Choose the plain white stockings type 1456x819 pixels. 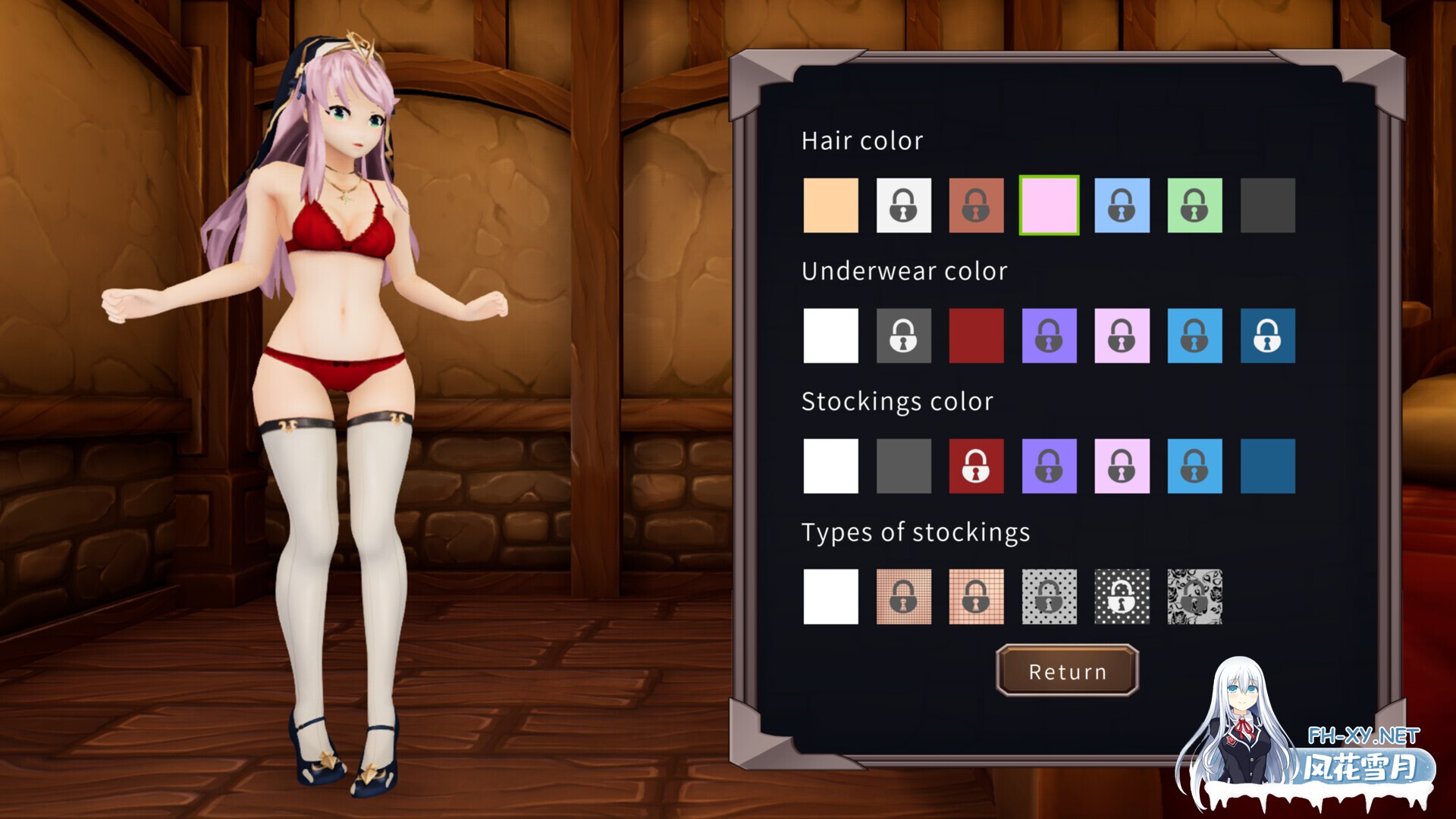[830, 597]
